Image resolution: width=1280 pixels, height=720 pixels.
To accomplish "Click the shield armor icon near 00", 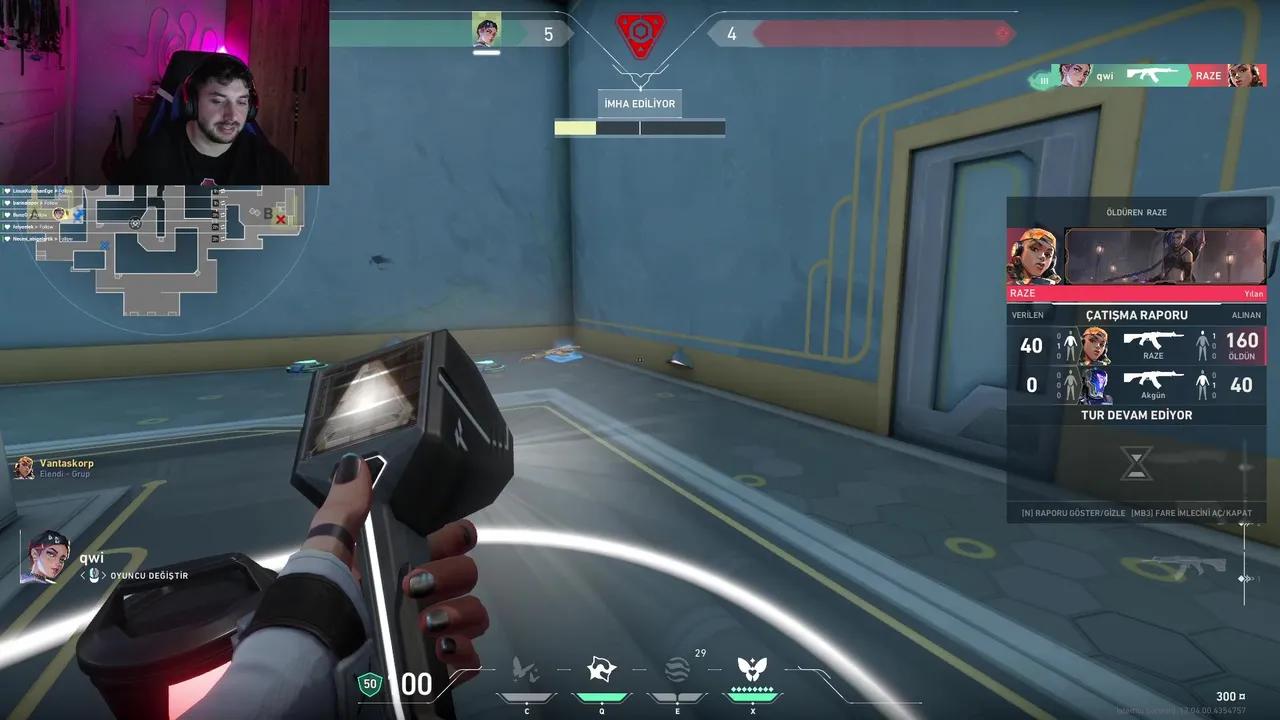I will 369,685.
